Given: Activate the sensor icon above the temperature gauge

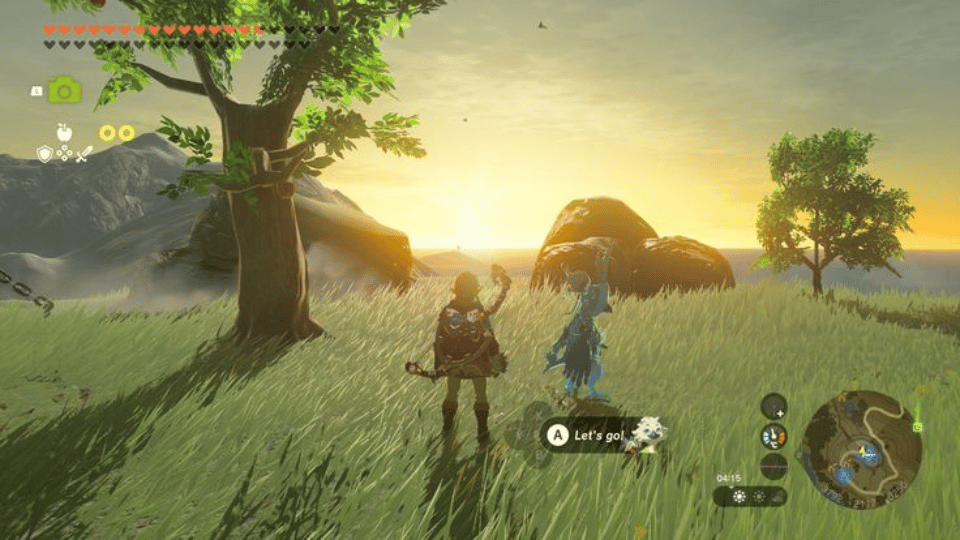Looking at the screenshot, I should tap(773, 406).
